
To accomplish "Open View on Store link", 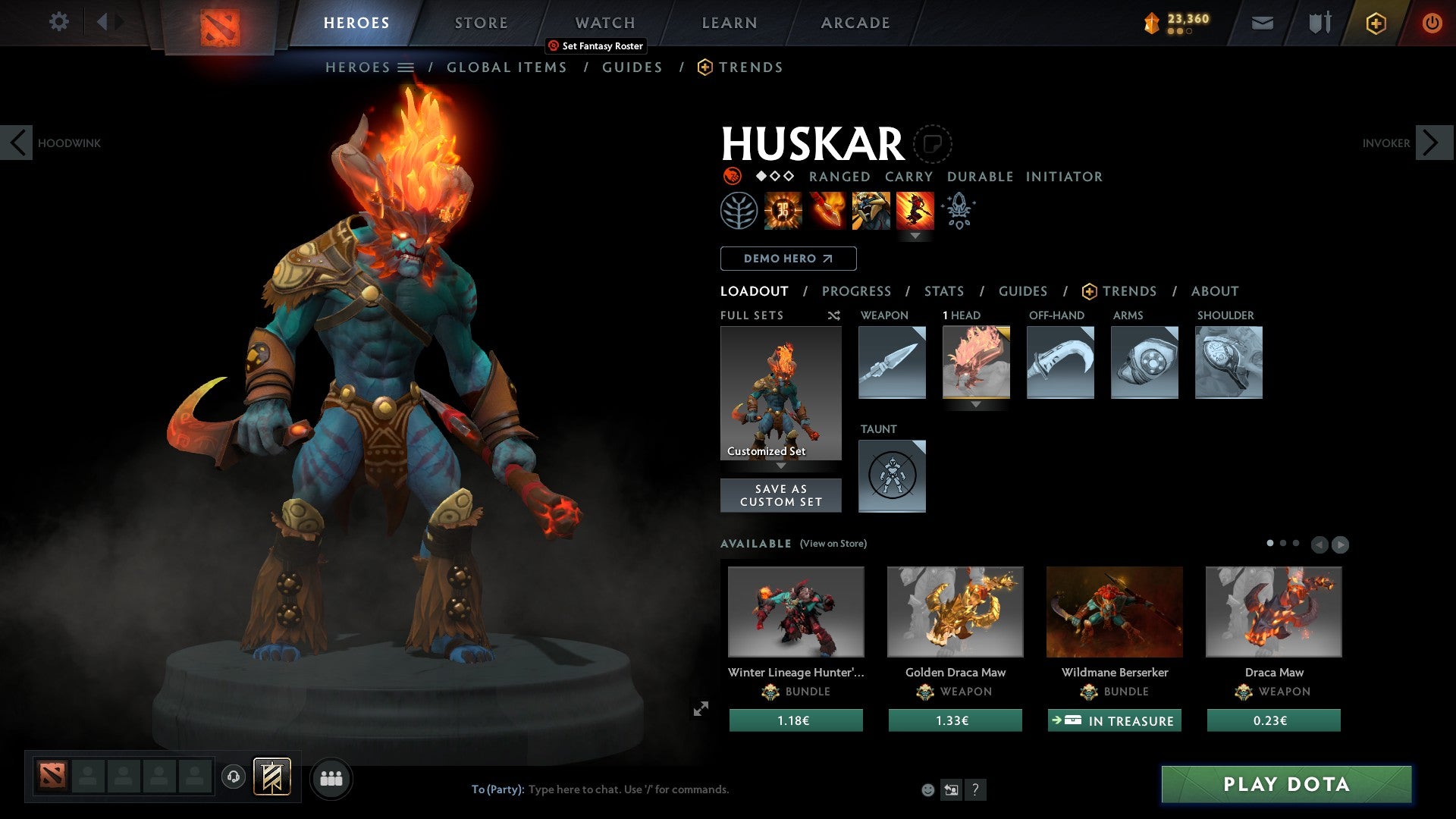I will tap(833, 544).
